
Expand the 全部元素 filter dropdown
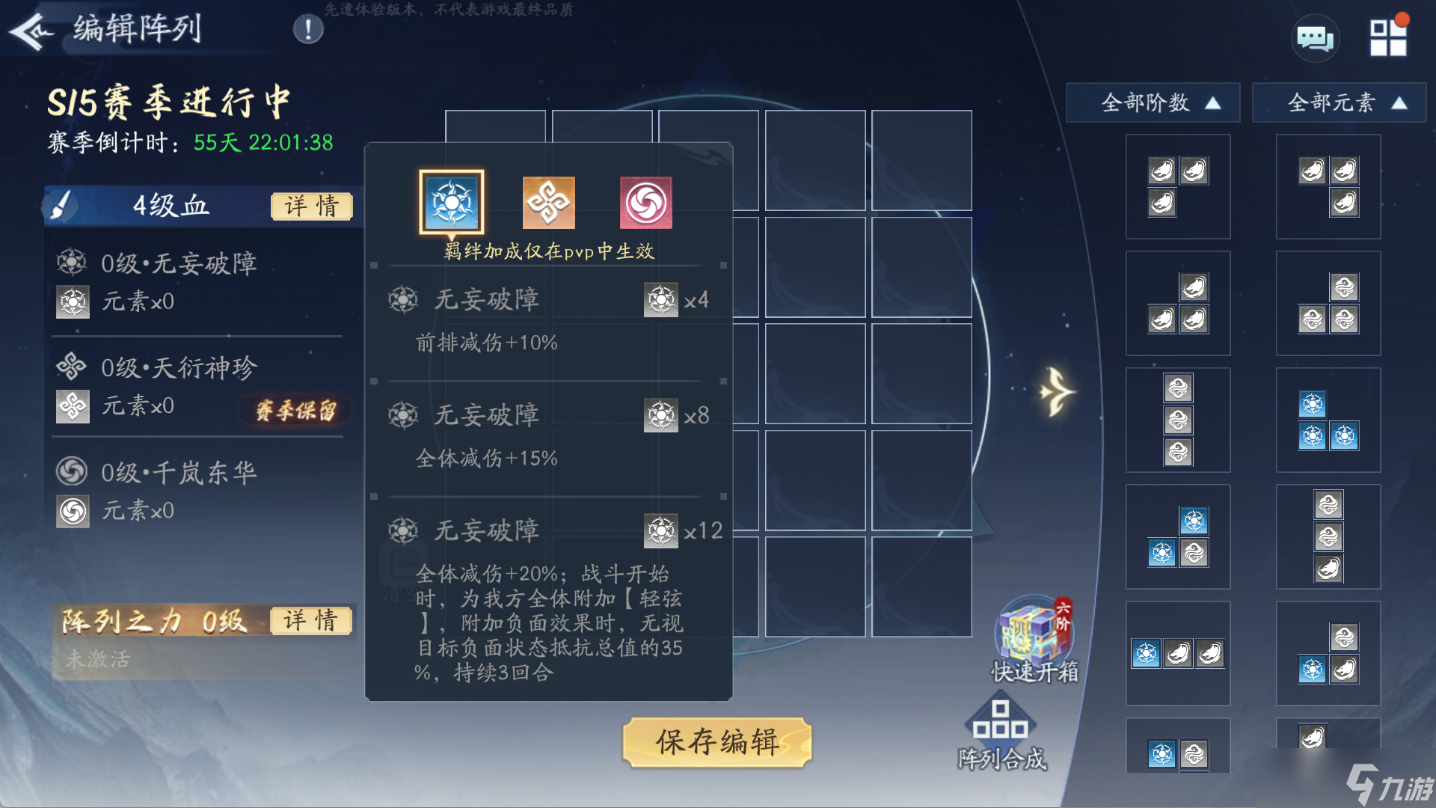coord(1338,102)
